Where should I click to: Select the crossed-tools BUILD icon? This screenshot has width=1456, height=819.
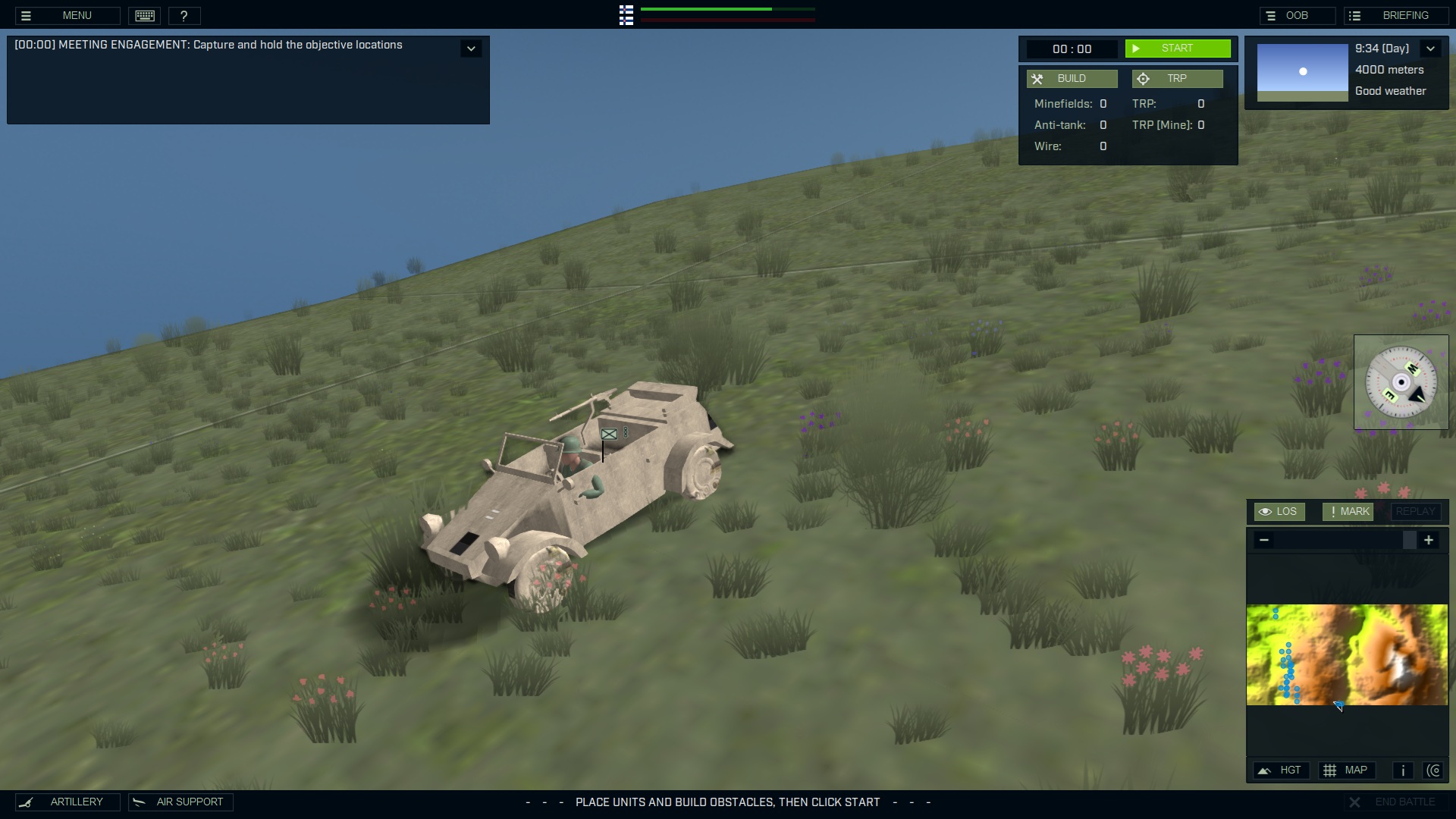tap(1038, 78)
